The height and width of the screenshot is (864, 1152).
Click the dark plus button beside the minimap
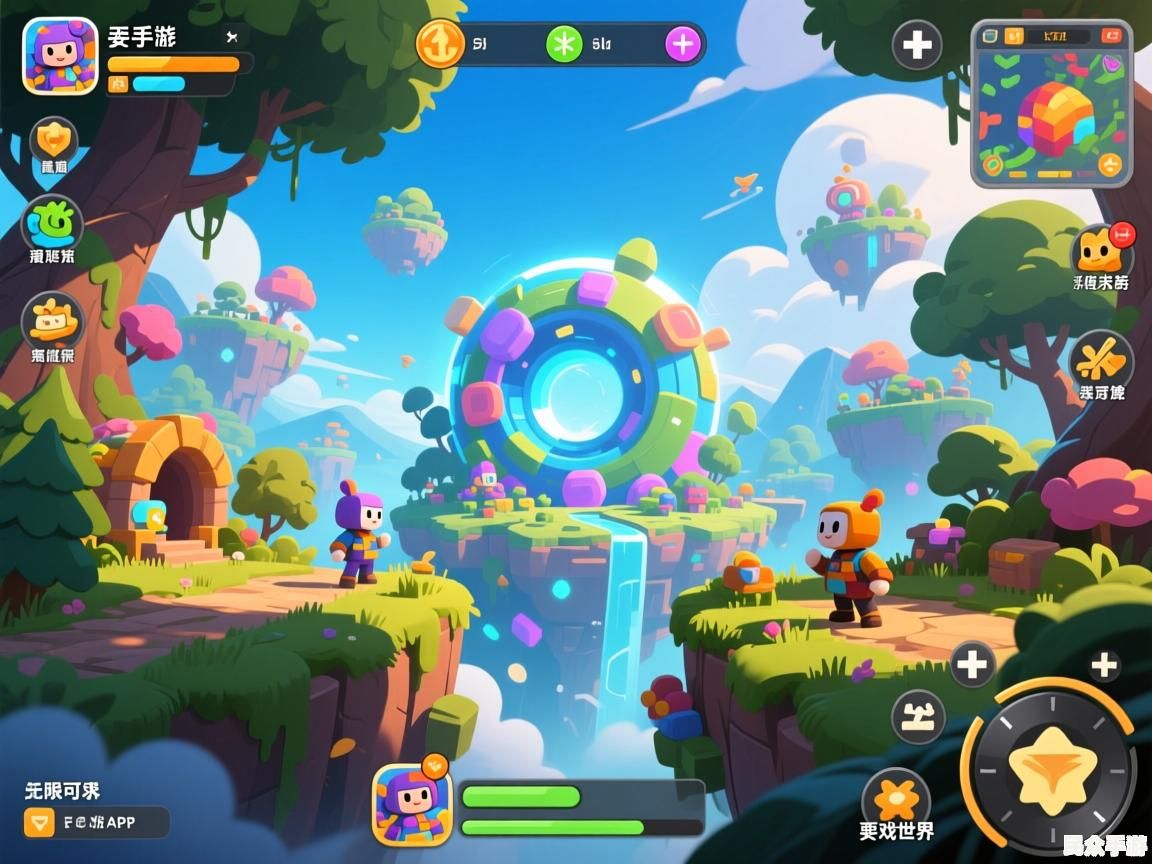click(x=916, y=45)
